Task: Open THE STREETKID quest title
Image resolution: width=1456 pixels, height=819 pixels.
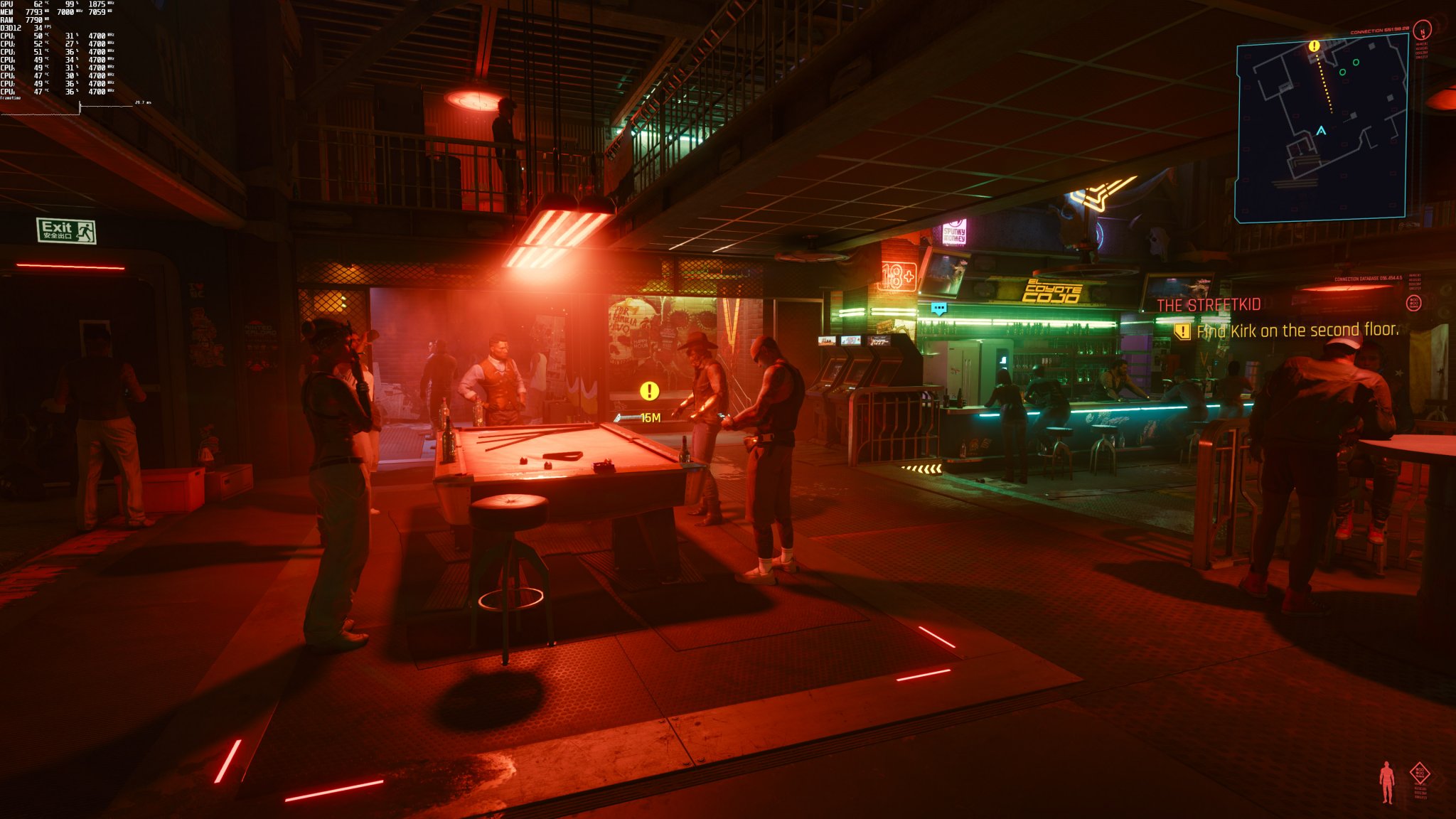Action: pyautogui.click(x=1208, y=304)
